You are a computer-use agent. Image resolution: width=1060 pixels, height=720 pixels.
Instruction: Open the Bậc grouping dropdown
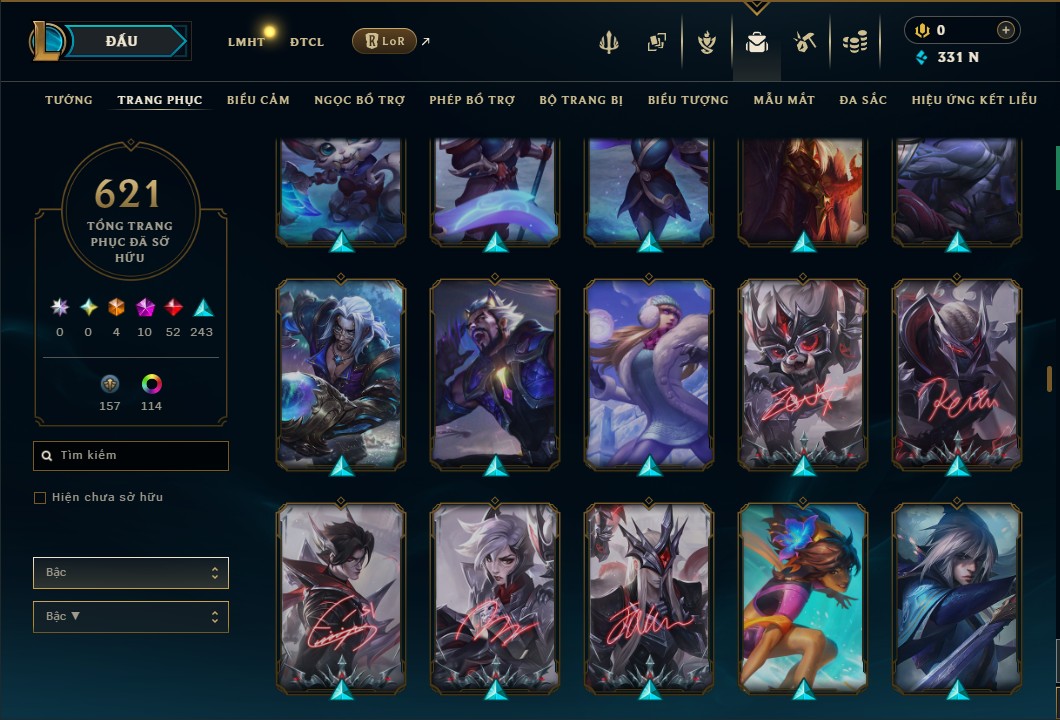coord(131,573)
